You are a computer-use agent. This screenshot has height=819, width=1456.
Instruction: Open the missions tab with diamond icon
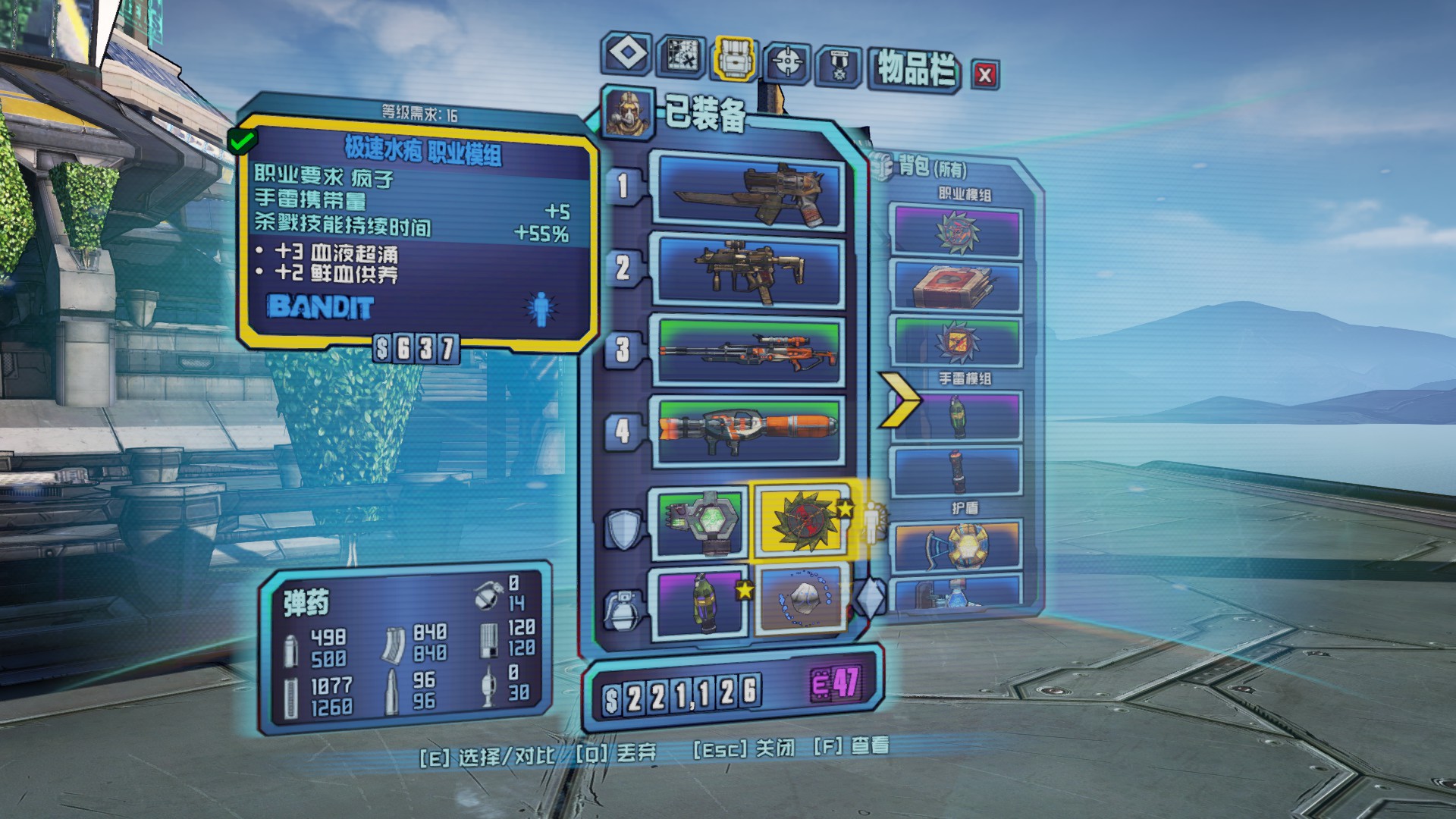627,54
